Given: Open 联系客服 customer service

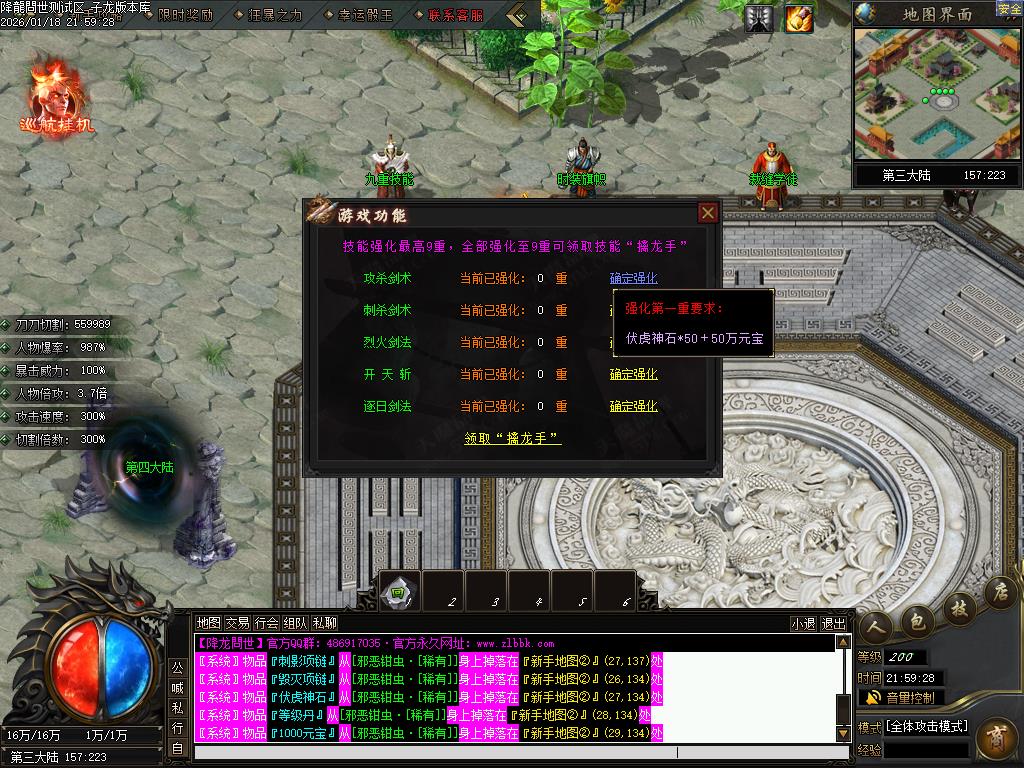Looking at the screenshot, I should [x=454, y=15].
